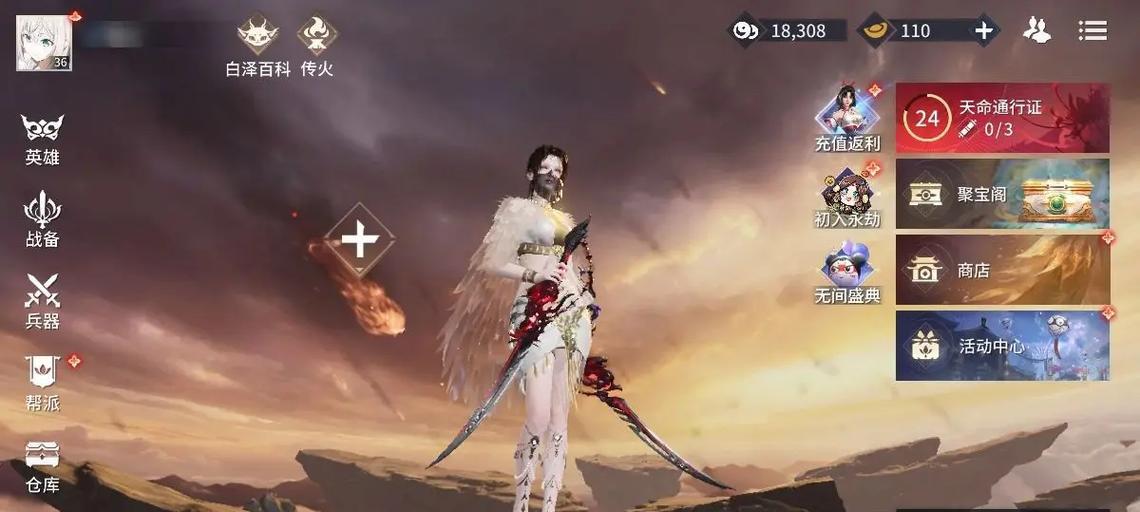This screenshot has height=512, width=1140.
Task: Add gold with the plus button
Action: [984, 31]
